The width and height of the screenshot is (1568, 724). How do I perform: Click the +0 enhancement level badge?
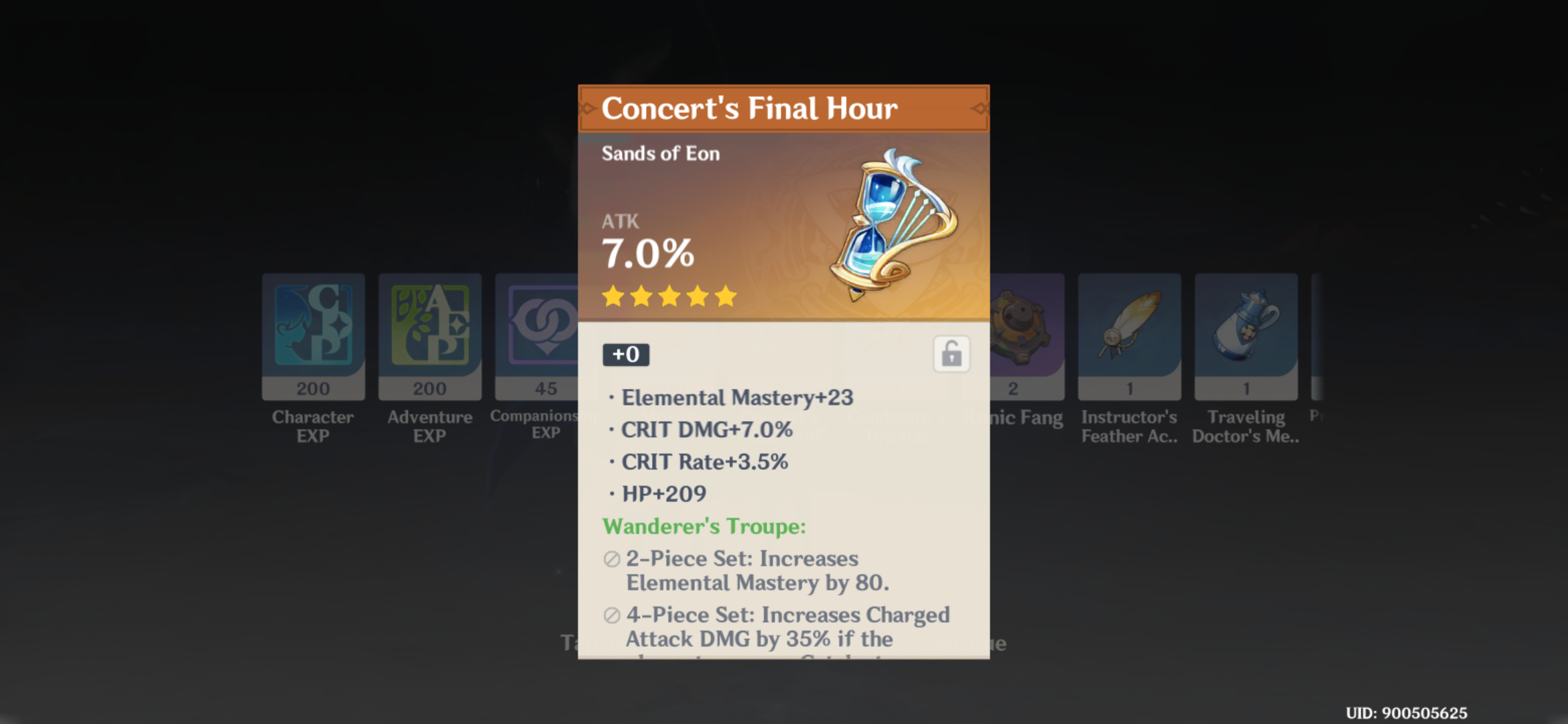[625, 355]
